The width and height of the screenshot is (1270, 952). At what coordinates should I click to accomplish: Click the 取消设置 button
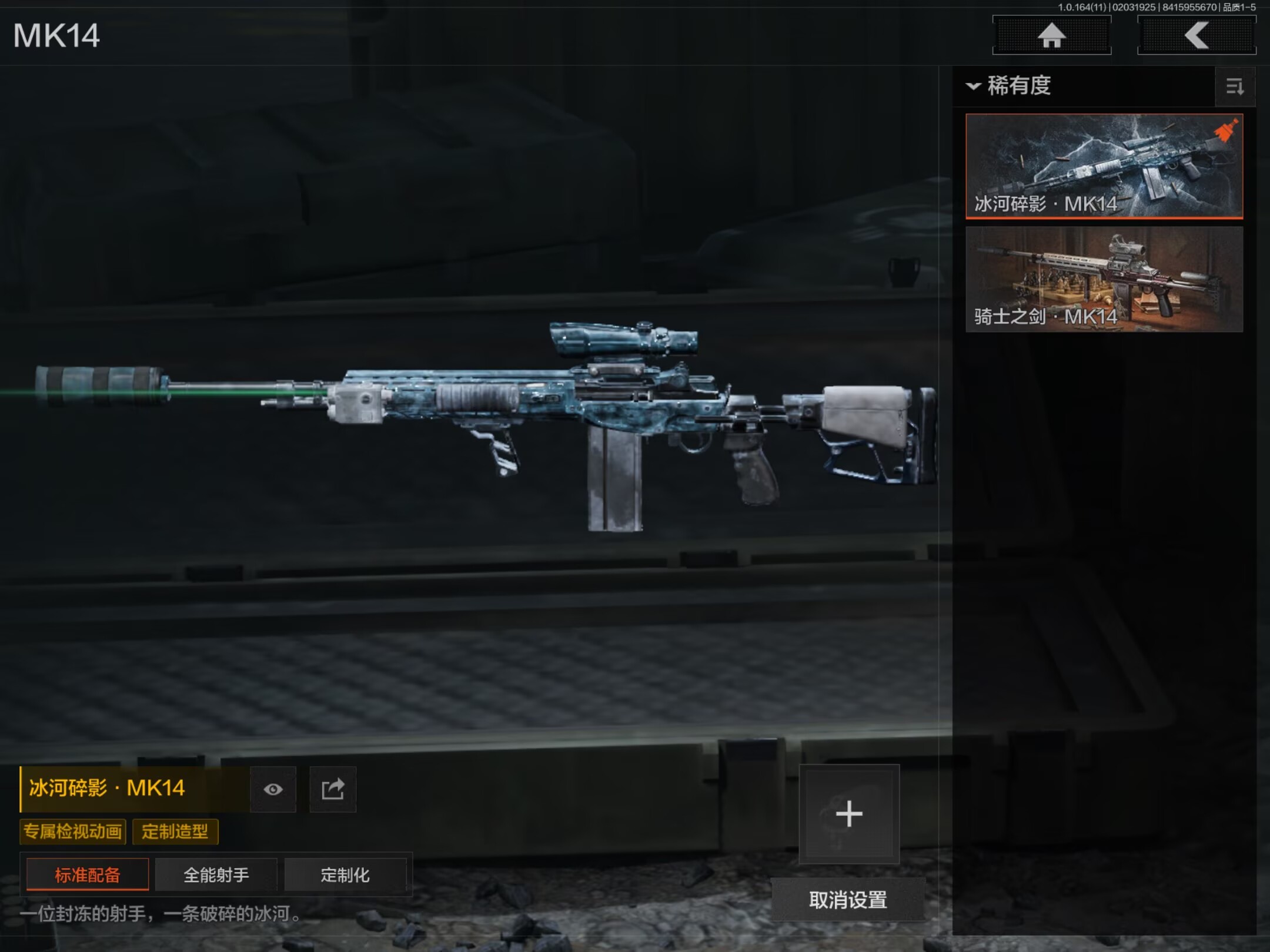[x=848, y=900]
